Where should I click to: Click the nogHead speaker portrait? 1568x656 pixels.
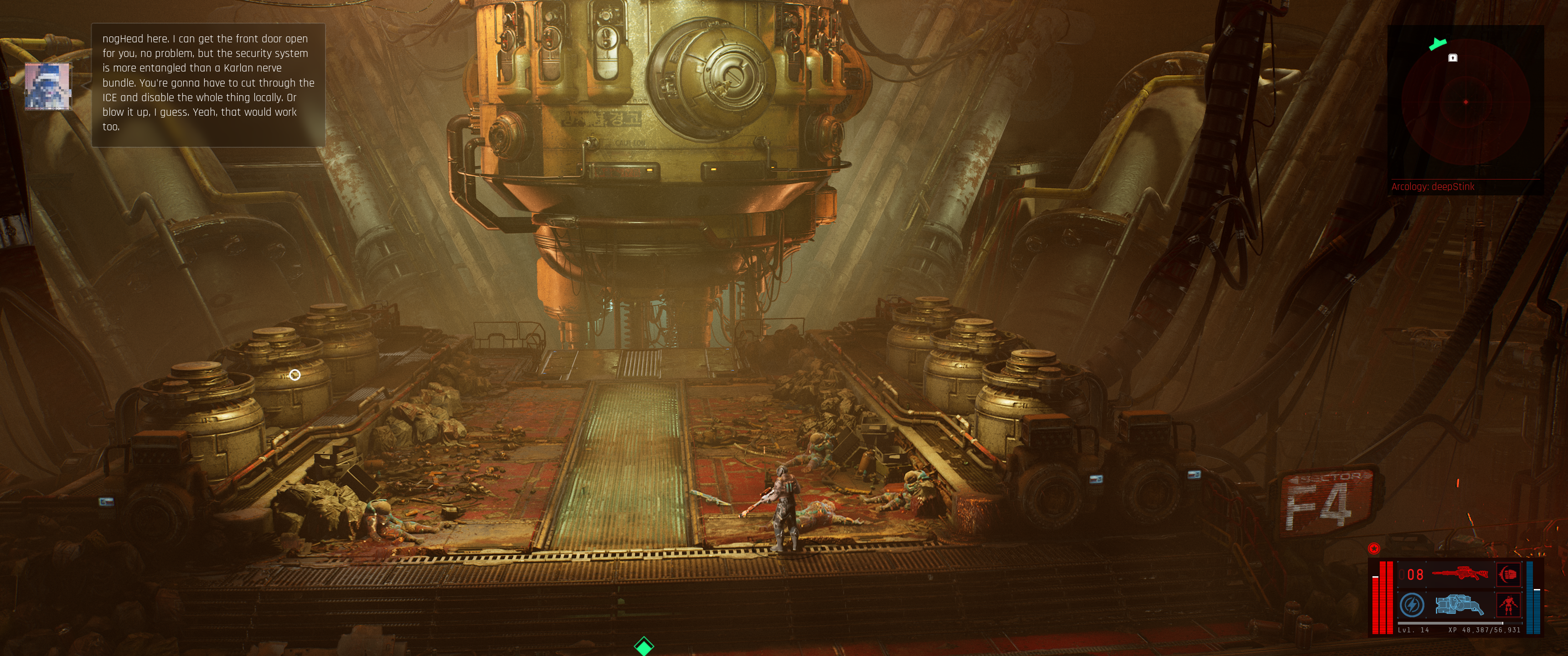[47, 87]
